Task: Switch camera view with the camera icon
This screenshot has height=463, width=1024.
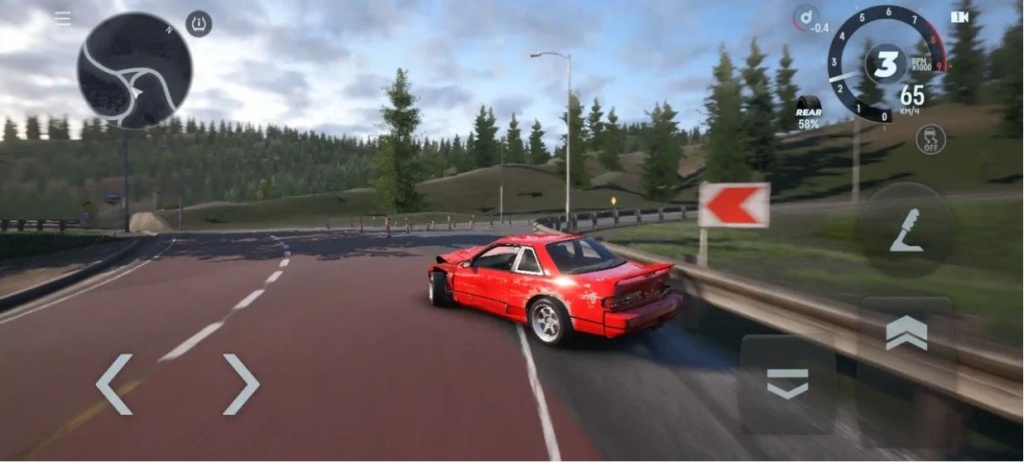Action: 960,17
